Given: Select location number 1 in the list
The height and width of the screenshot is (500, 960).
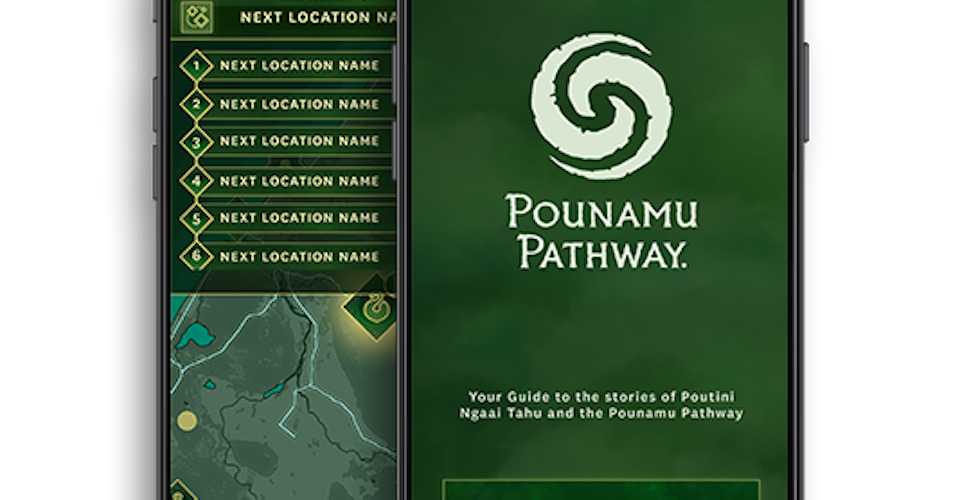Looking at the screenshot, I should (x=290, y=66).
